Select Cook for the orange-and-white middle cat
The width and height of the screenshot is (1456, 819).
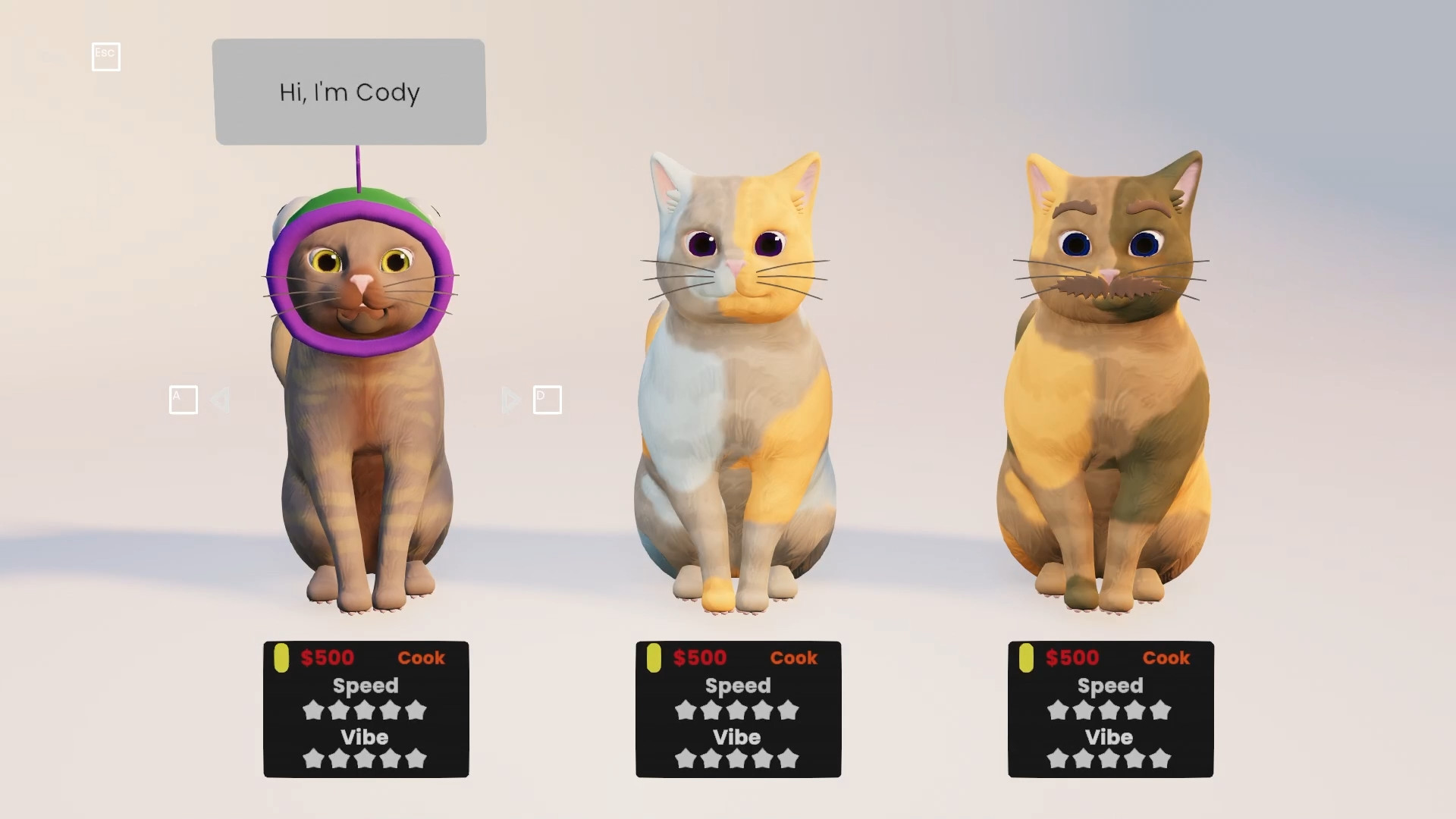(795, 658)
